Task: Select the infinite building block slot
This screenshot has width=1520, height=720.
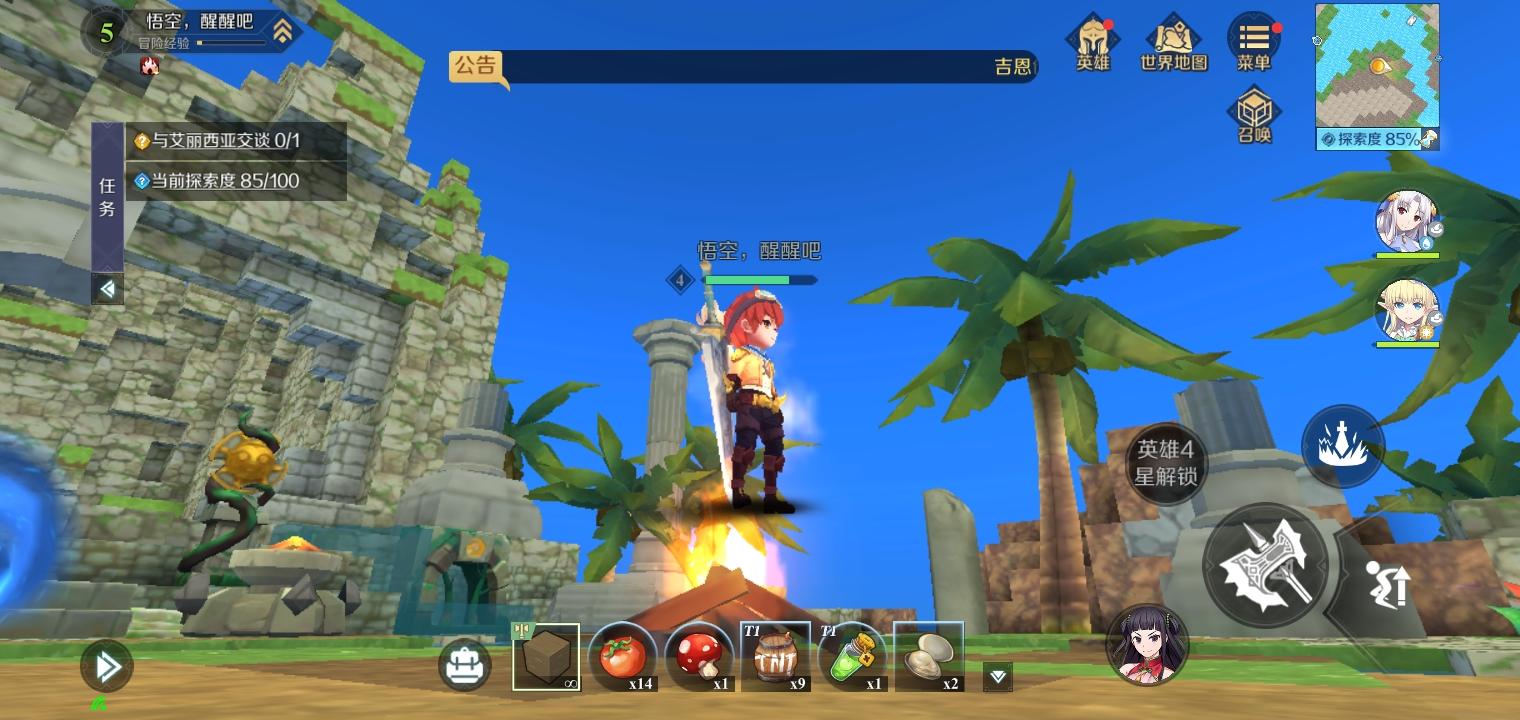Action: pos(547,658)
